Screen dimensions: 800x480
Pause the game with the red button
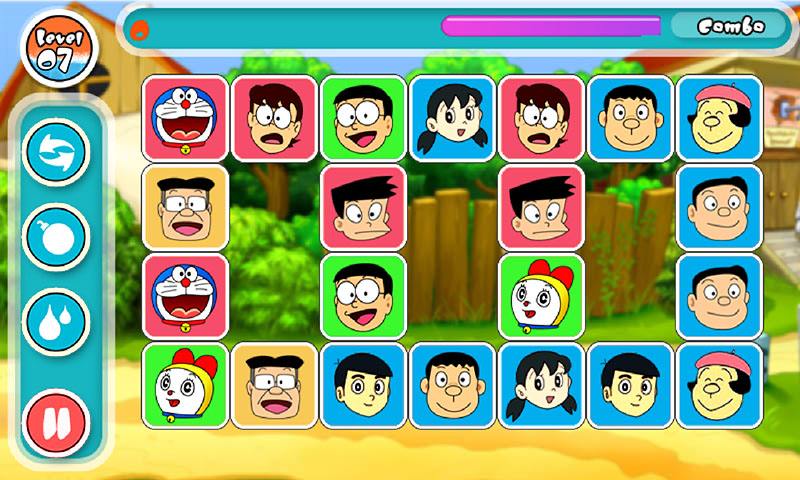(56, 420)
